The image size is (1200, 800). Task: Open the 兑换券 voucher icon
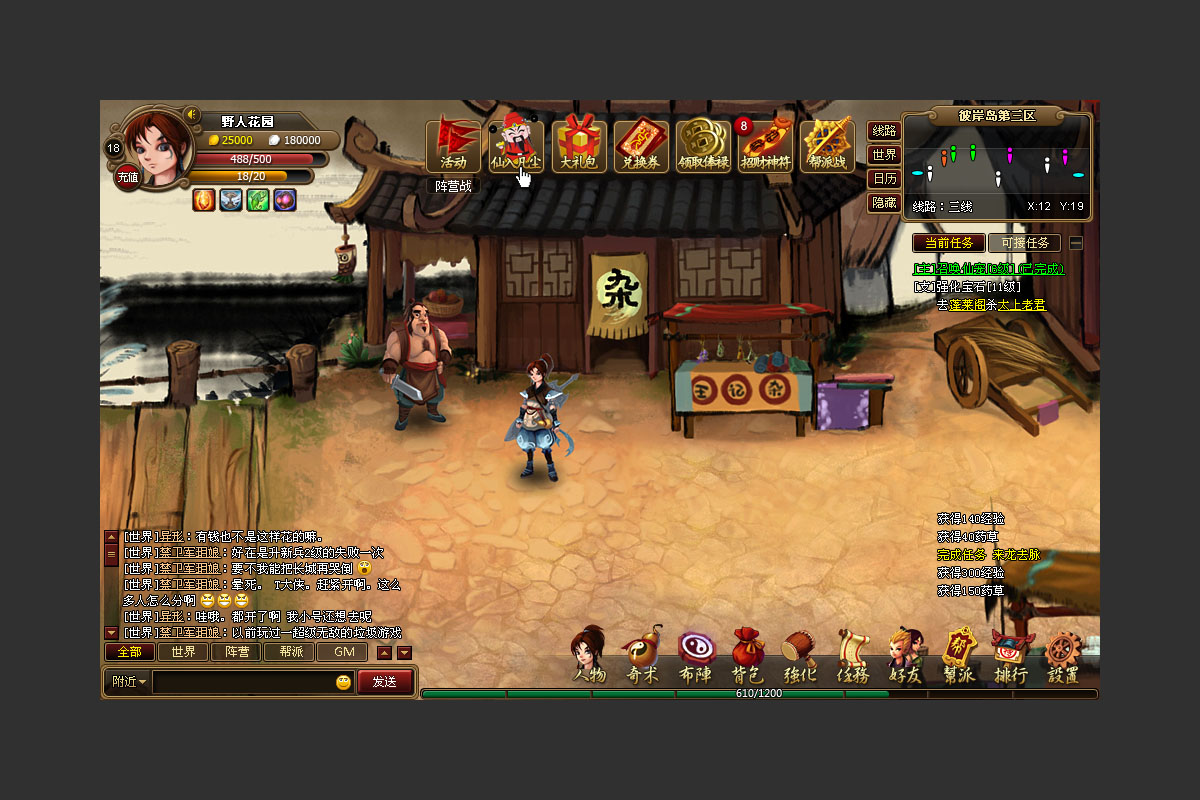(x=641, y=146)
